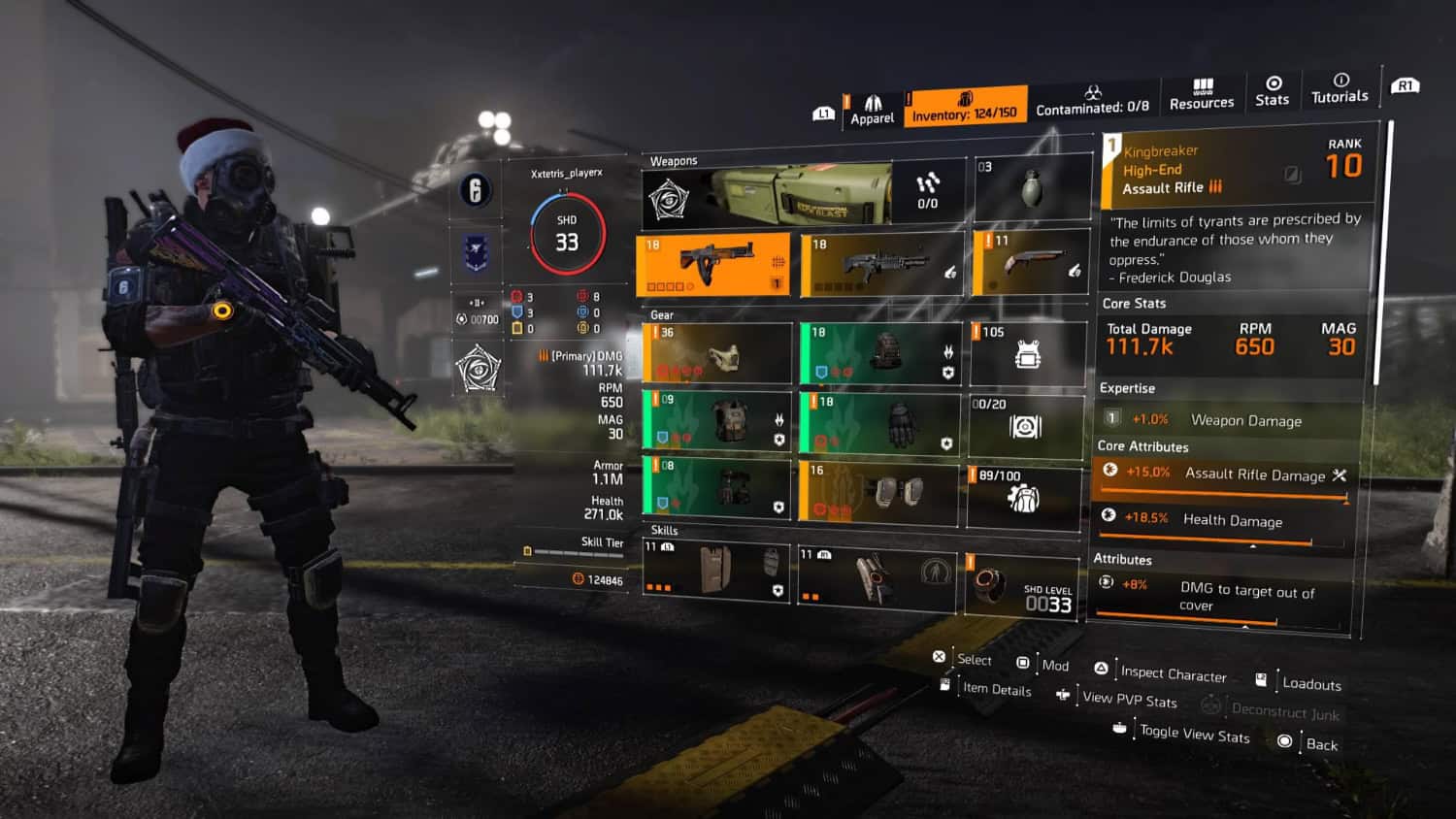
Task: Open the Resources tab
Action: [1202, 95]
